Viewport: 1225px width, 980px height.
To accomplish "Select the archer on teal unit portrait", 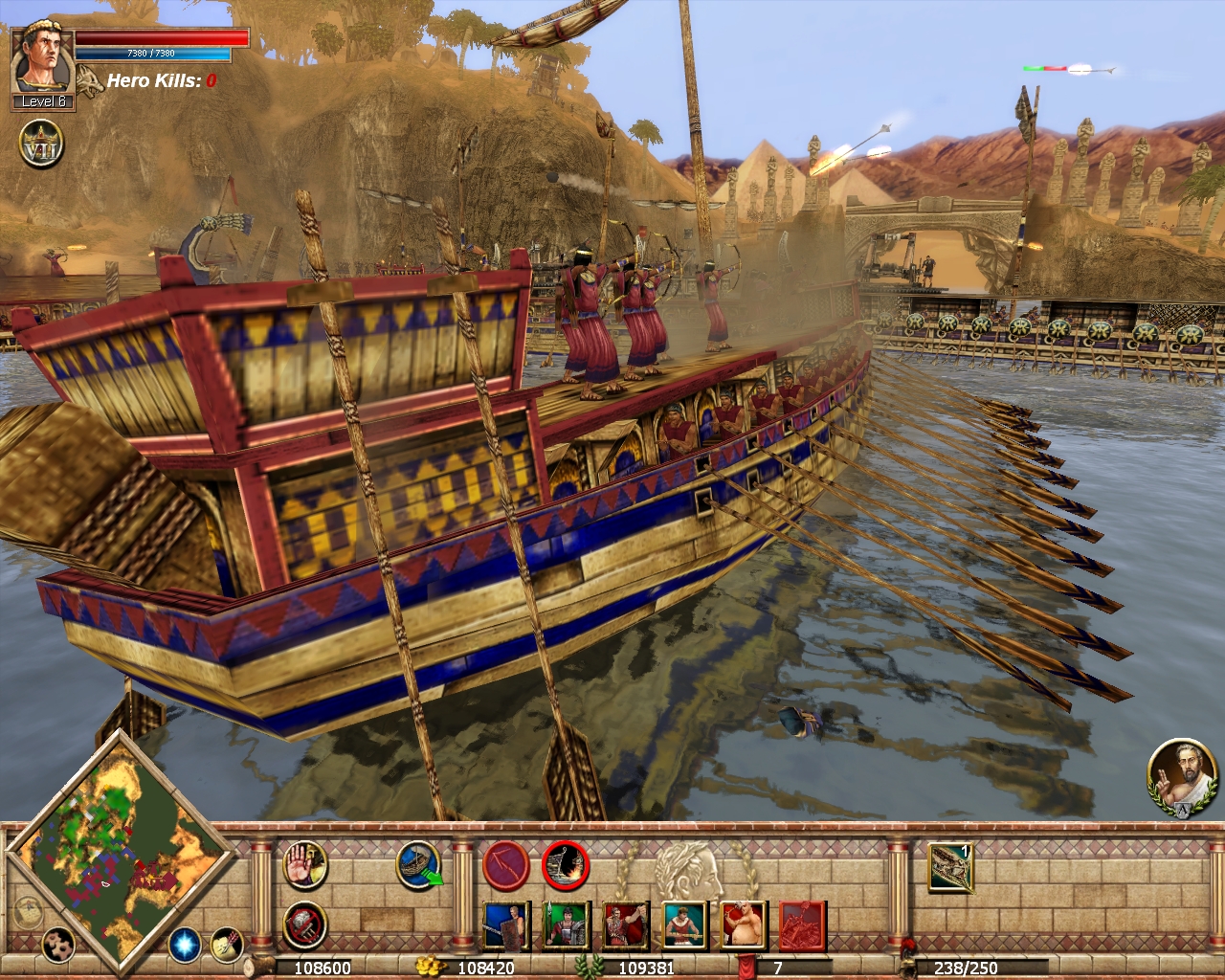I will pyautogui.click(x=684, y=925).
